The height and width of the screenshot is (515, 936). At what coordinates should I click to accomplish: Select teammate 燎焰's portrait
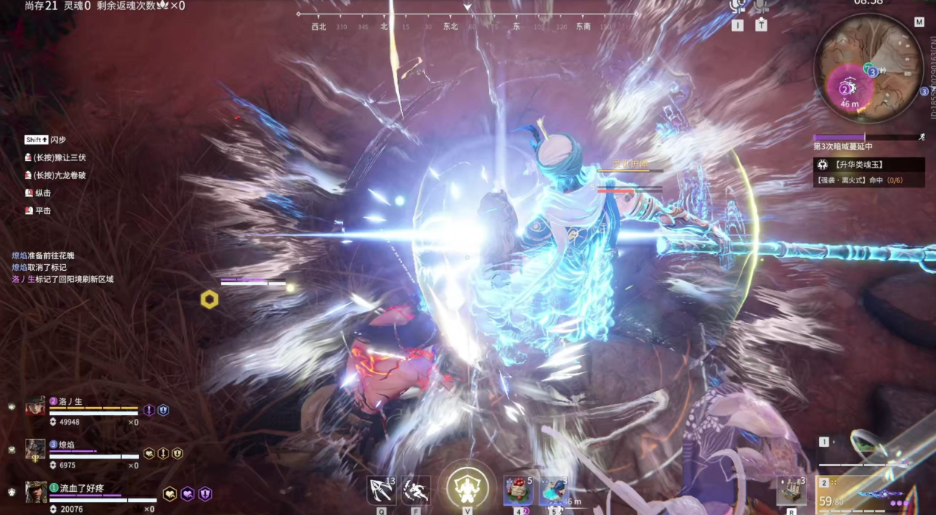tap(35, 449)
